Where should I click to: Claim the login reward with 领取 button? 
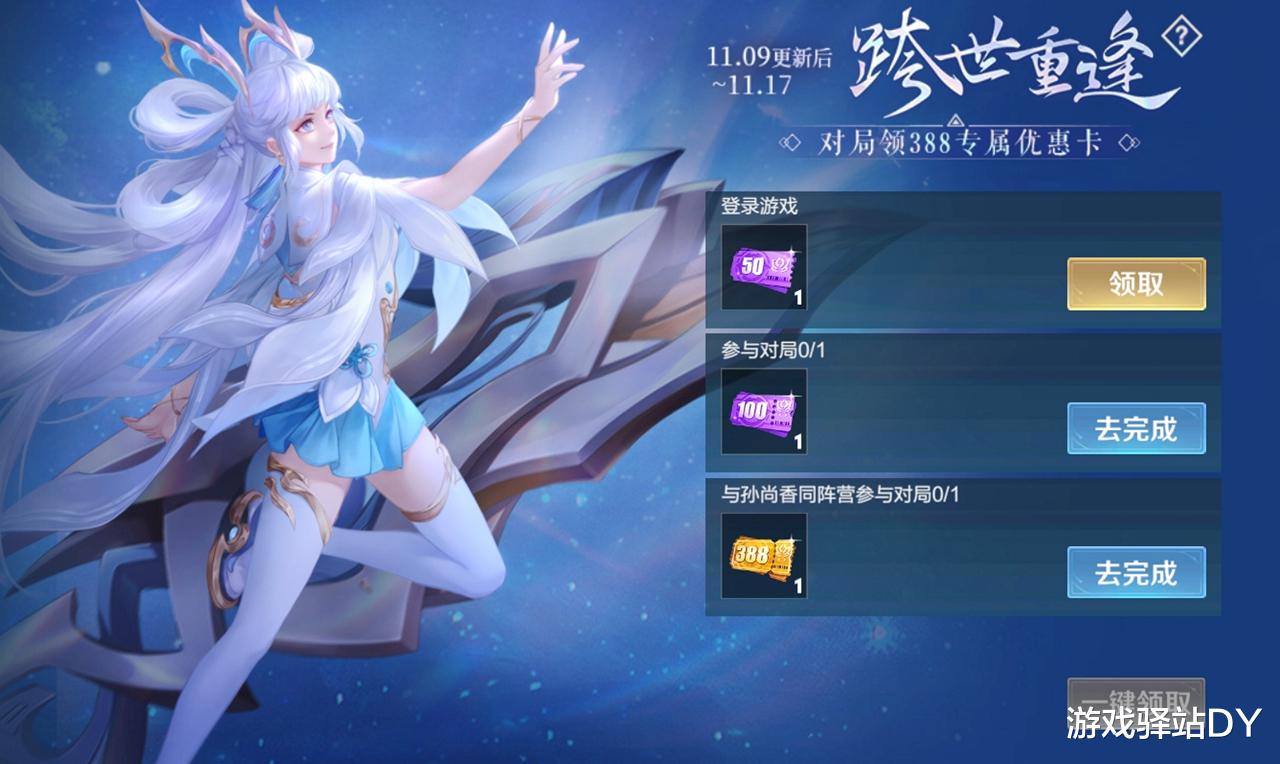[1136, 283]
